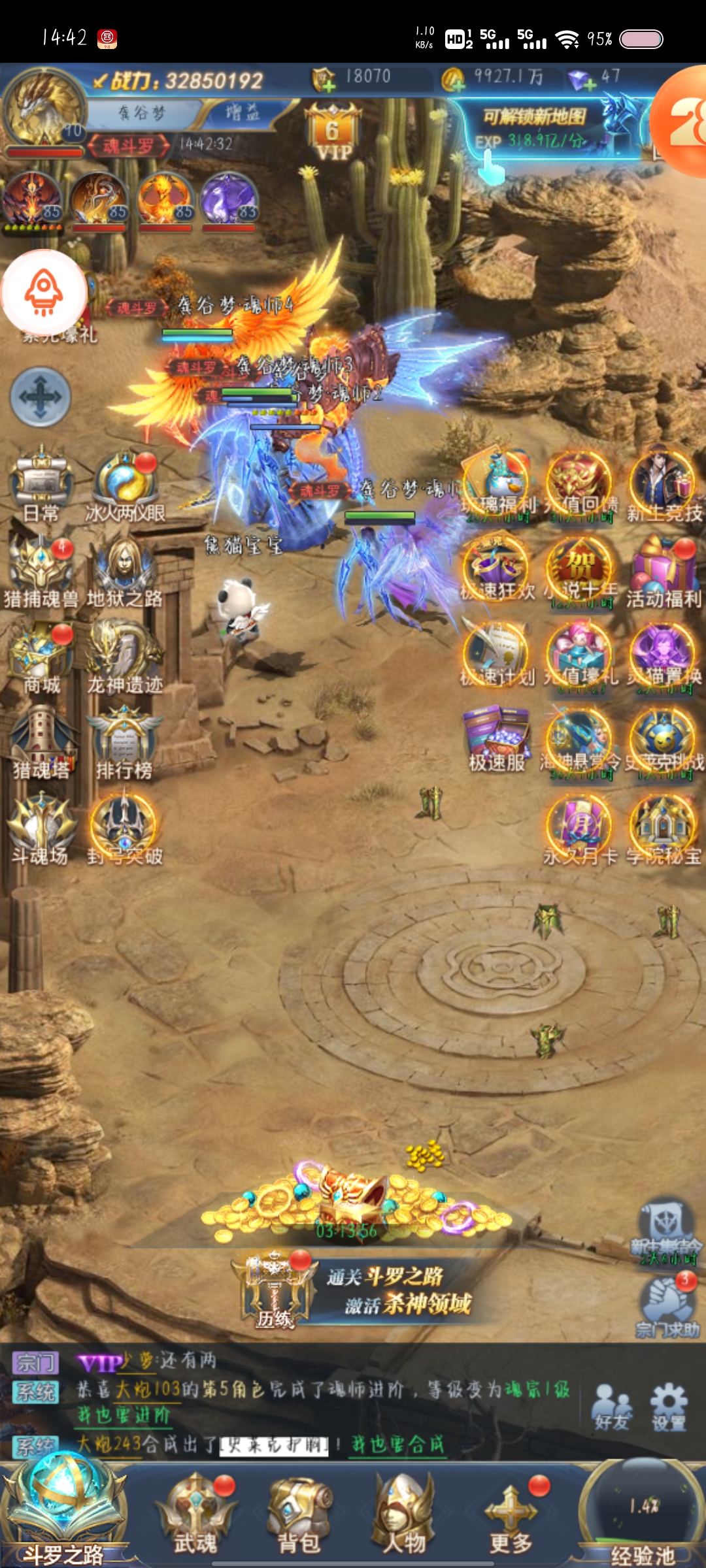Open the 日常 daily menu
The height and width of the screenshot is (1568, 706).
(x=41, y=483)
